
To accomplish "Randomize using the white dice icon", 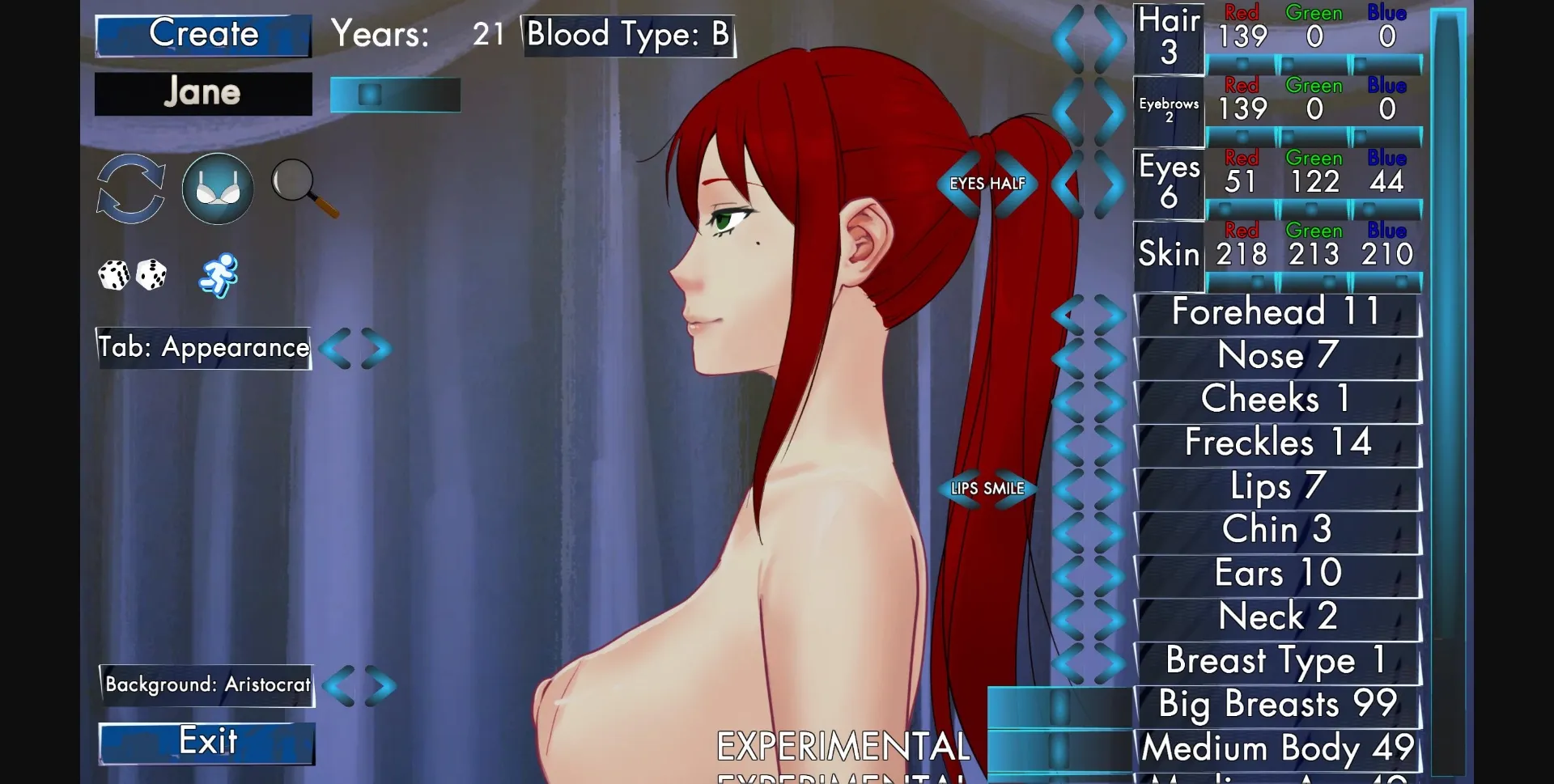I will [x=113, y=275].
